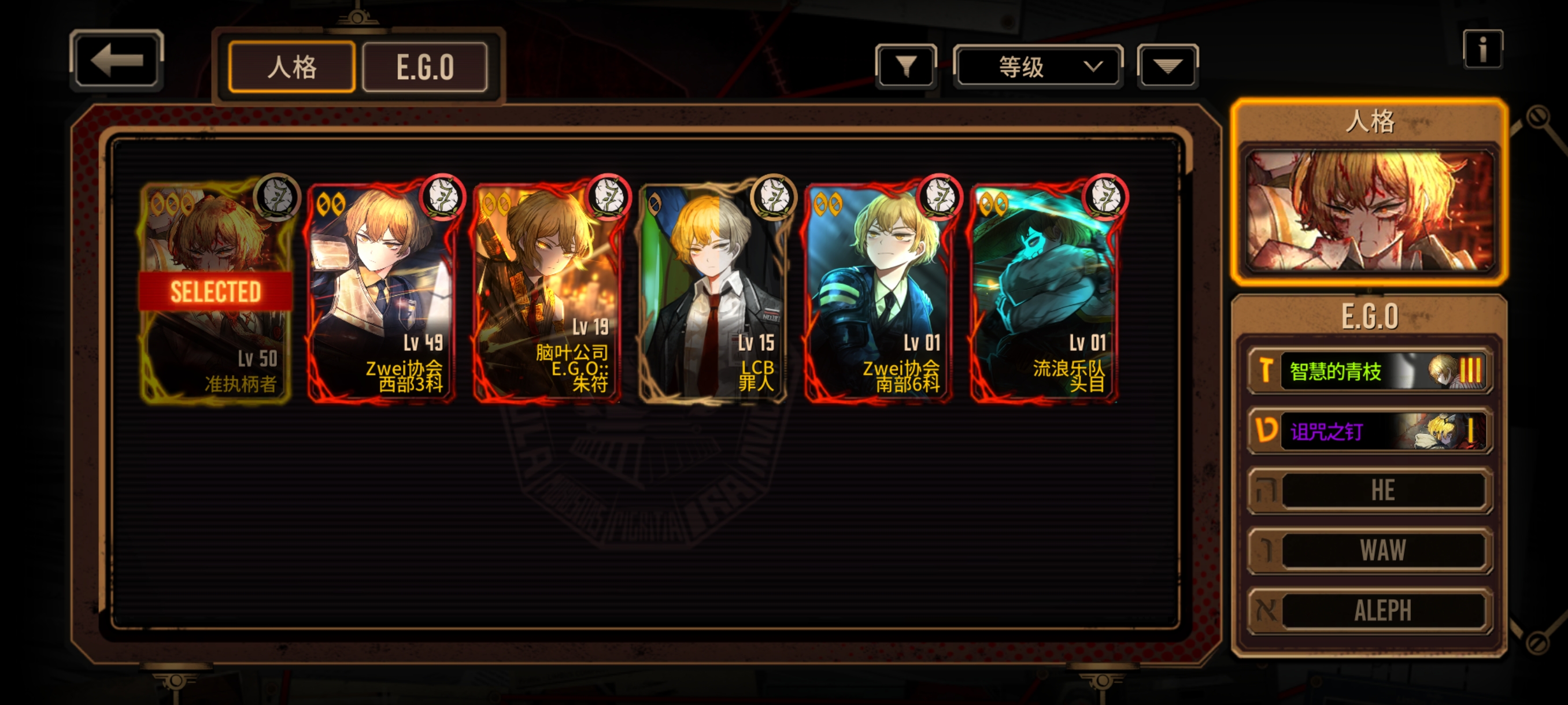Open the info panel

coord(1482,49)
